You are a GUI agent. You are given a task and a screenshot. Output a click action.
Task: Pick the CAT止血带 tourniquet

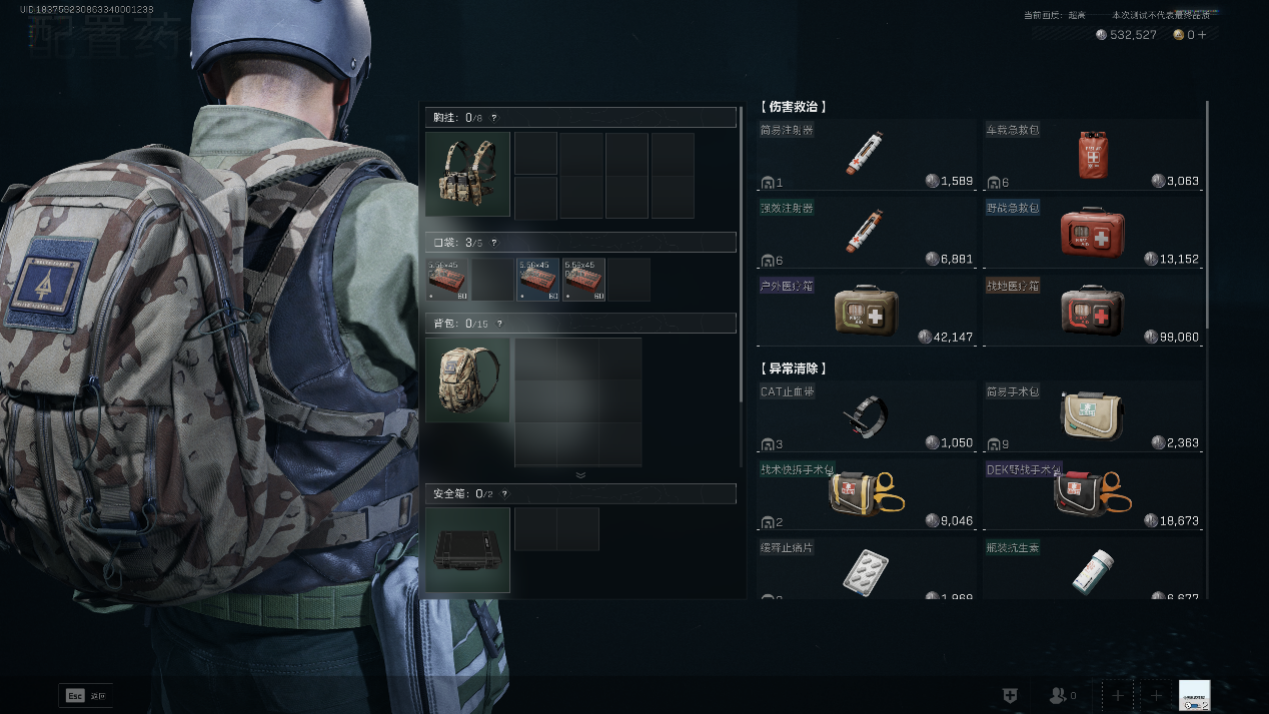866,416
